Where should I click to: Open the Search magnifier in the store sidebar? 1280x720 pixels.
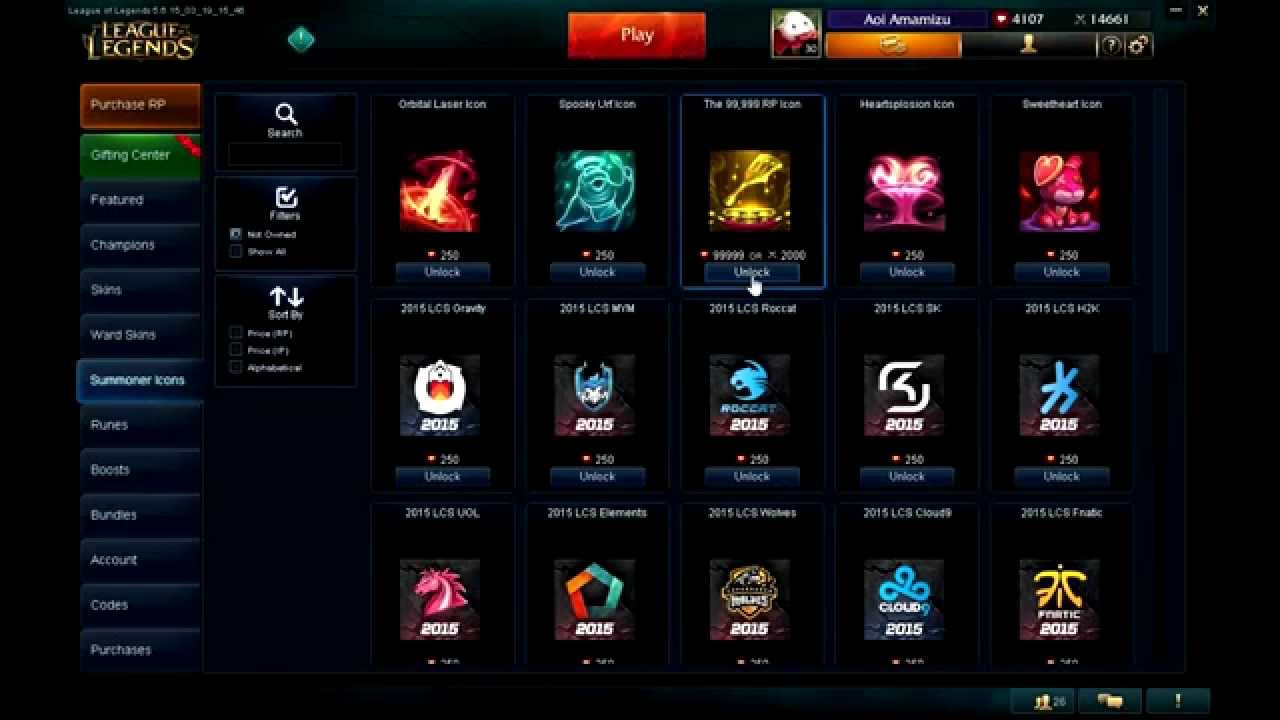point(285,114)
